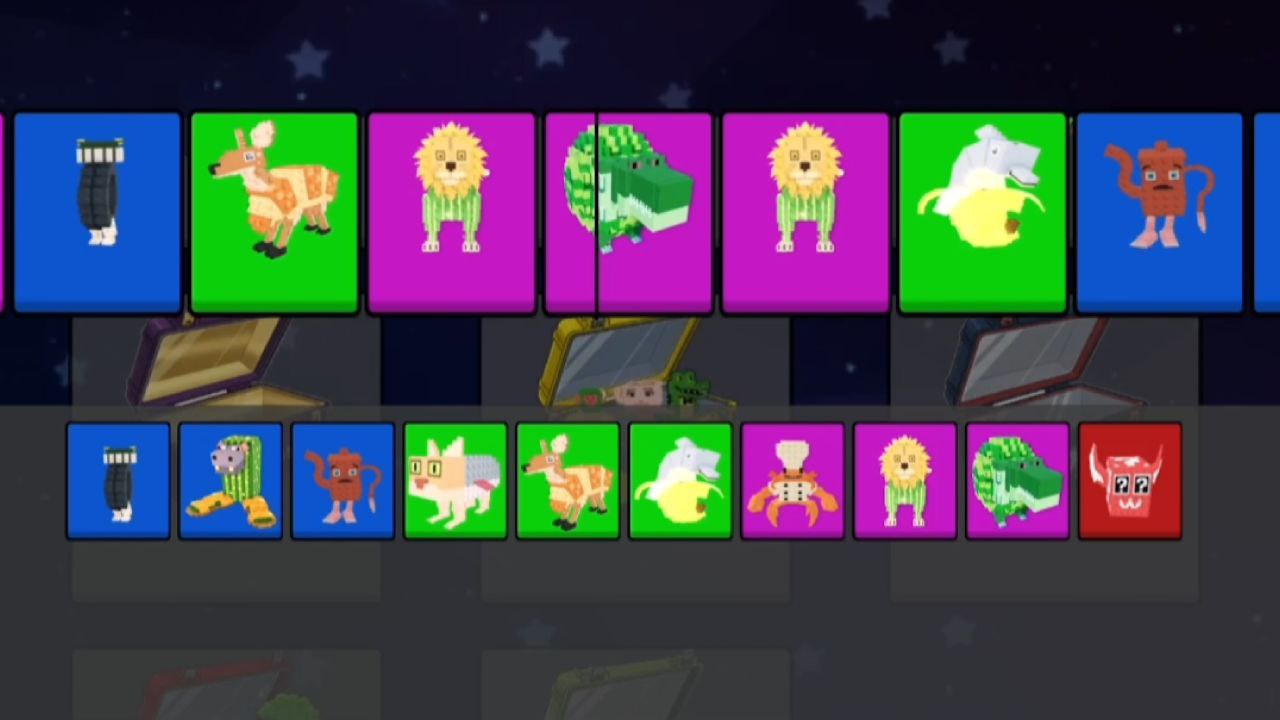Select the orange deer card on green background
Screen dimensions: 1280x720
click(x=275, y=210)
